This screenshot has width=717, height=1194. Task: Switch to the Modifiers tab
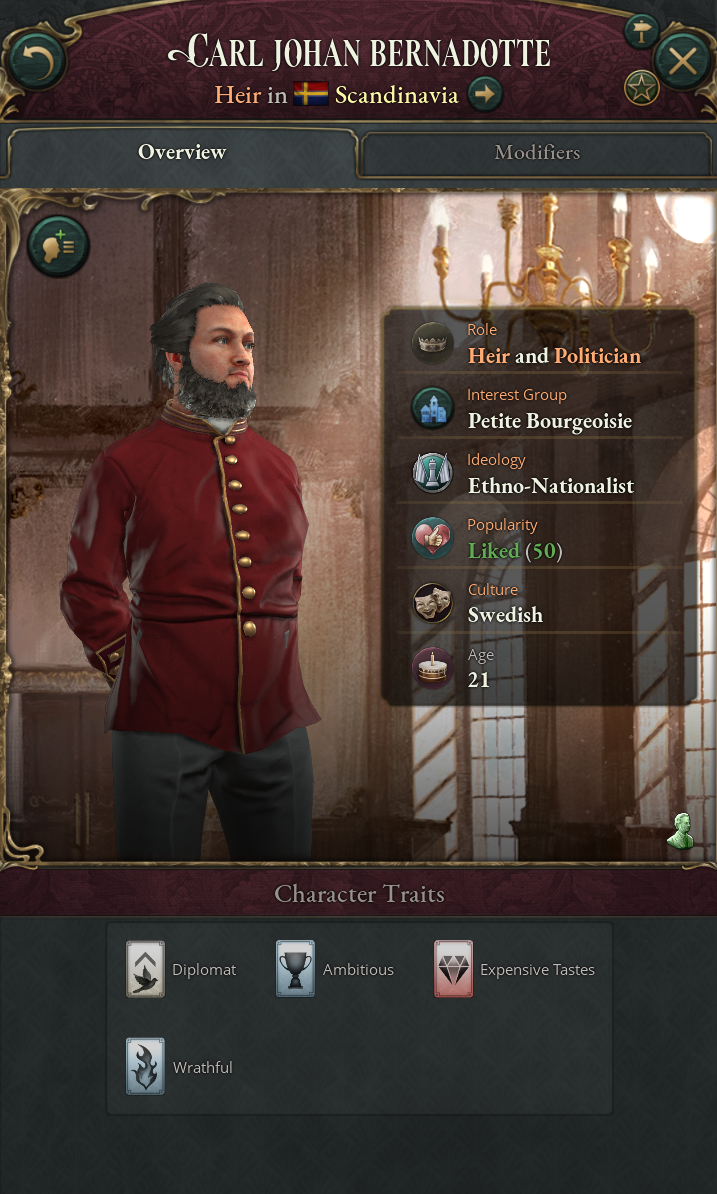(x=536, y=153)
